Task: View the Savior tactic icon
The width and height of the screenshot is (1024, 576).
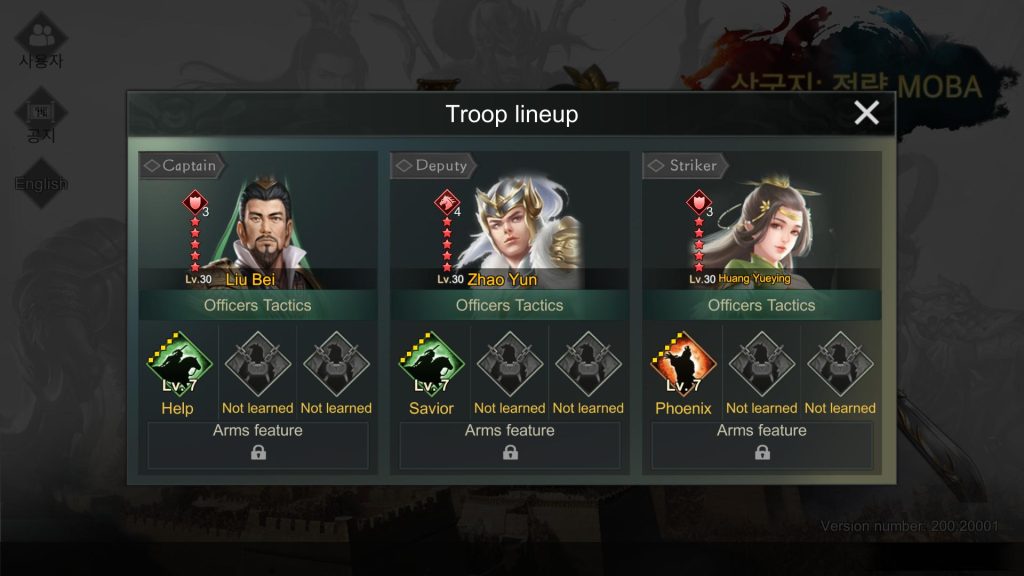Action: pos(431,366)
